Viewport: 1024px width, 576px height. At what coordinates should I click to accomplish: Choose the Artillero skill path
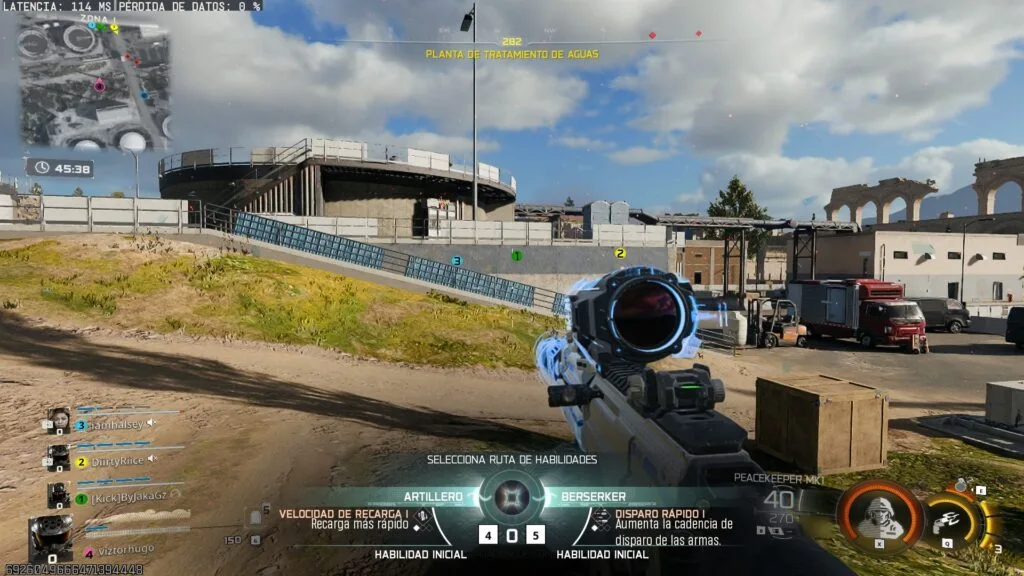tap(433, 496)
